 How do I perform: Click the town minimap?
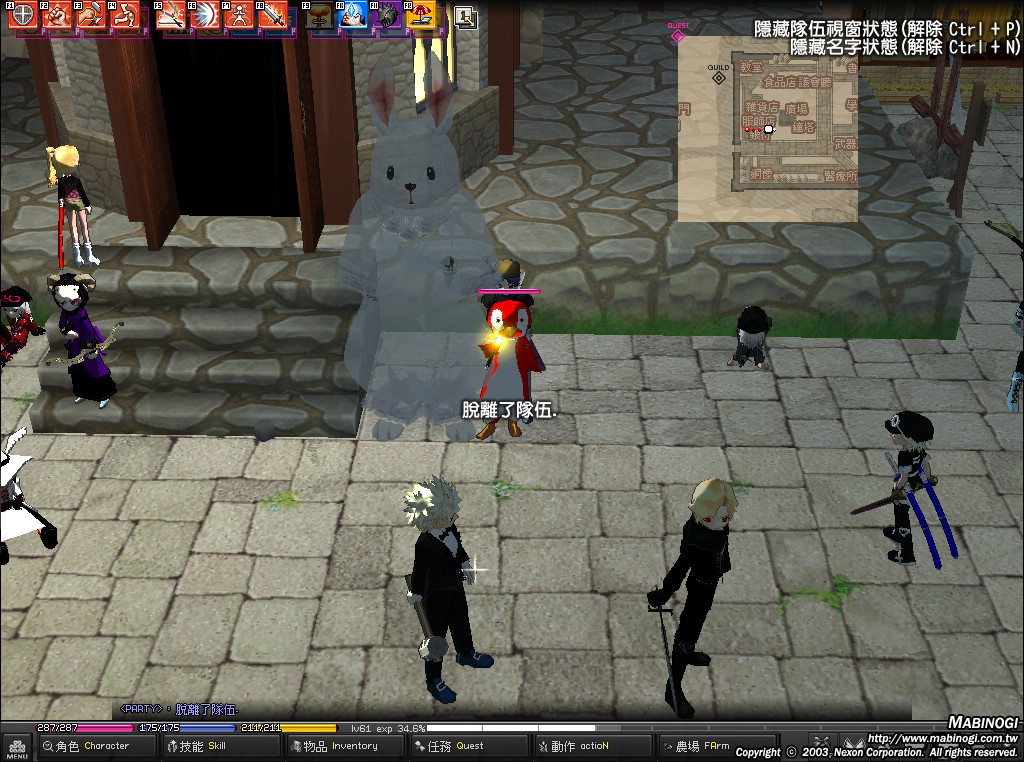[767, 128]
